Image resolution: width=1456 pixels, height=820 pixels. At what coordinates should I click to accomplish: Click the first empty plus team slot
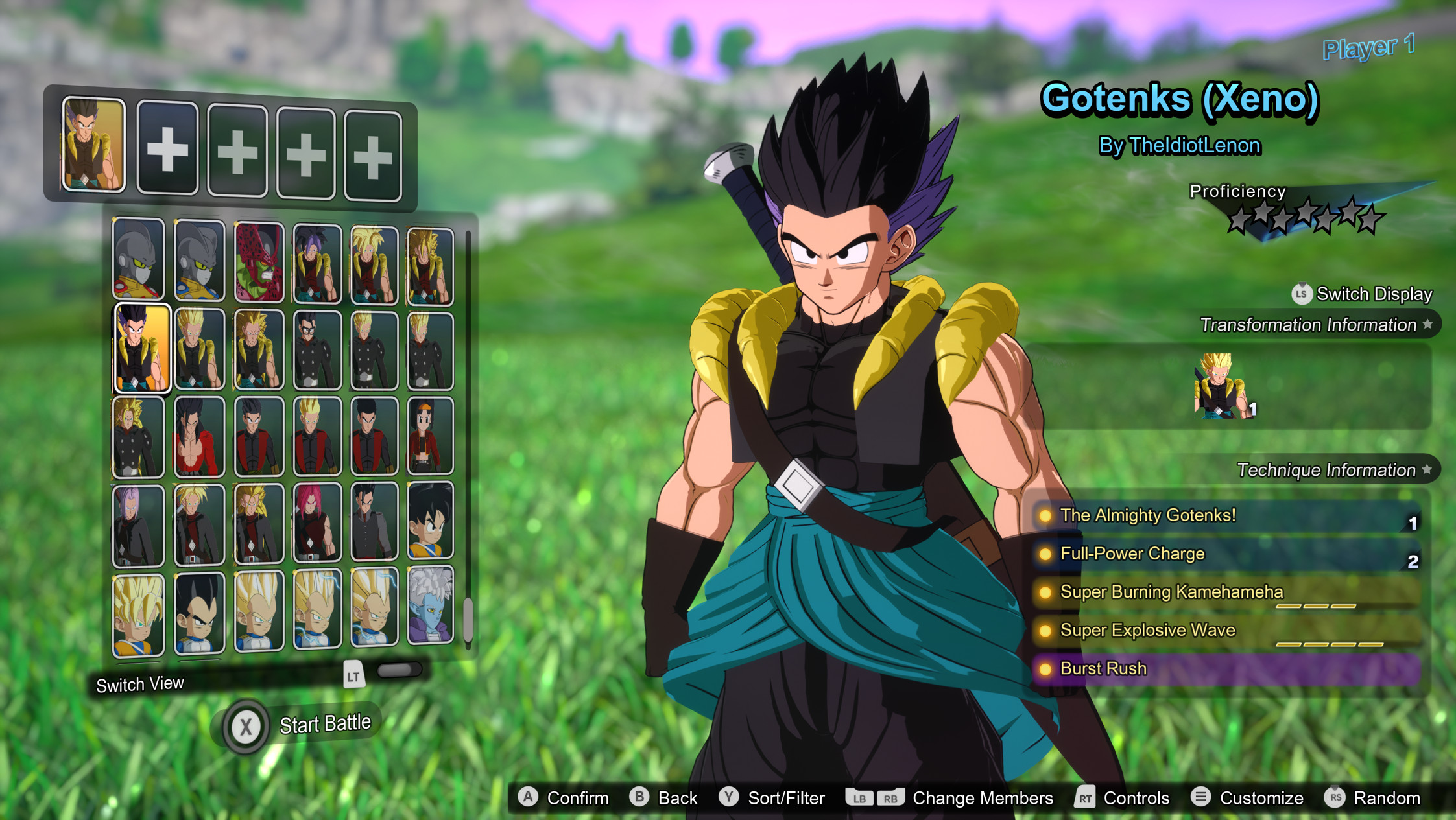click(167, 149)
